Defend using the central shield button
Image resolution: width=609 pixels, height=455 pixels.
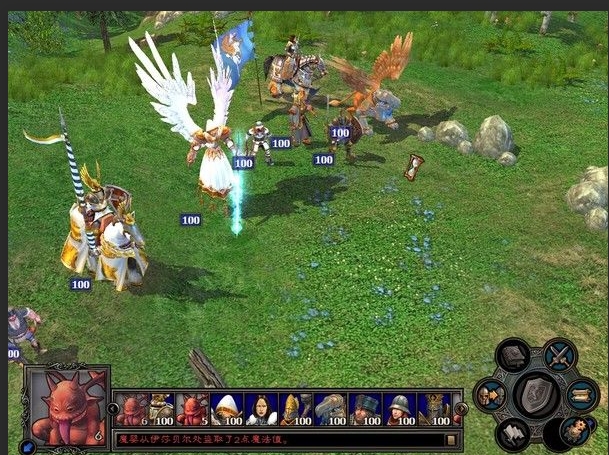pos(537,395)
